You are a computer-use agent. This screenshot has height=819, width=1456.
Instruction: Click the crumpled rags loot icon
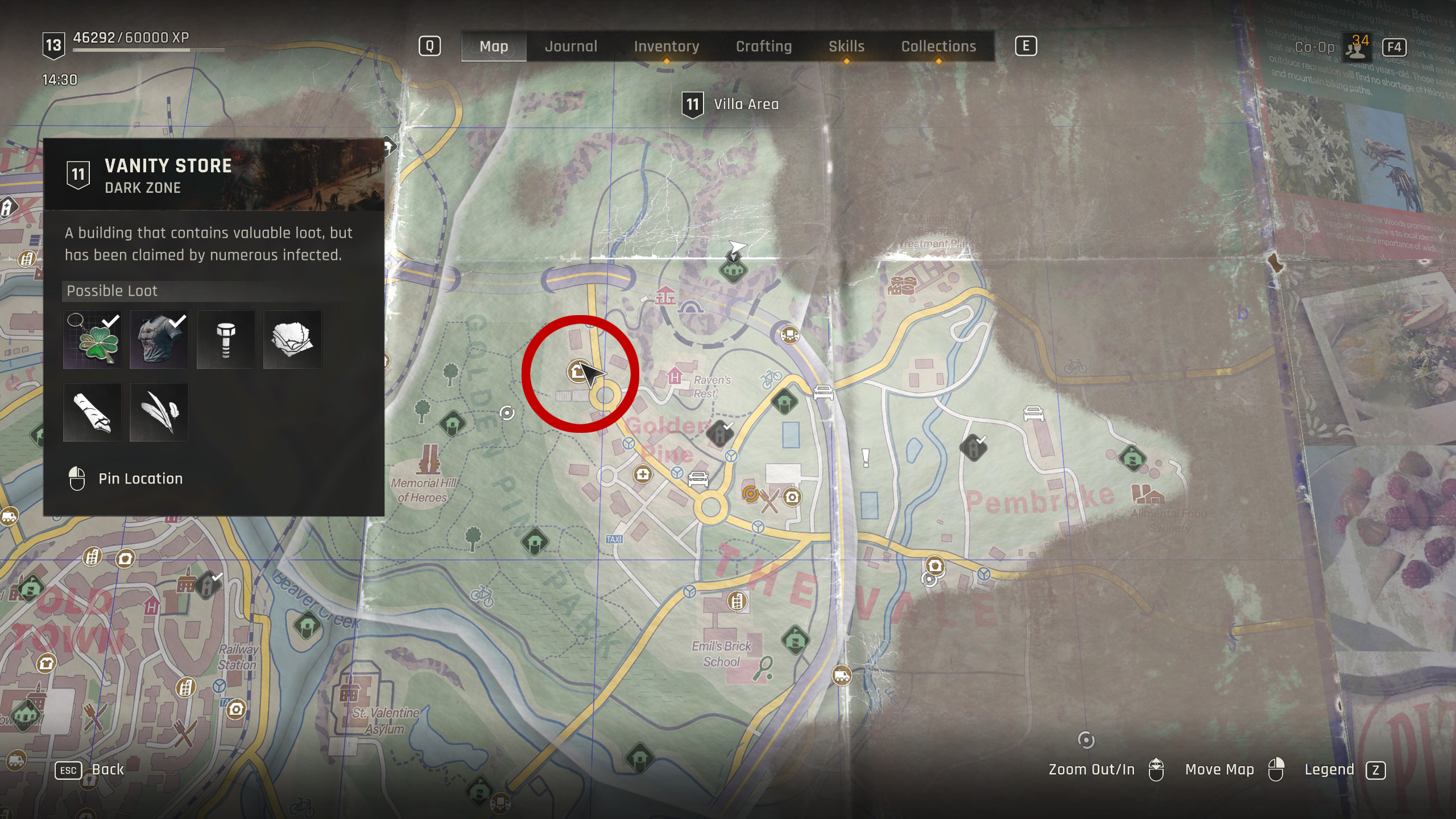pos(292,340)
